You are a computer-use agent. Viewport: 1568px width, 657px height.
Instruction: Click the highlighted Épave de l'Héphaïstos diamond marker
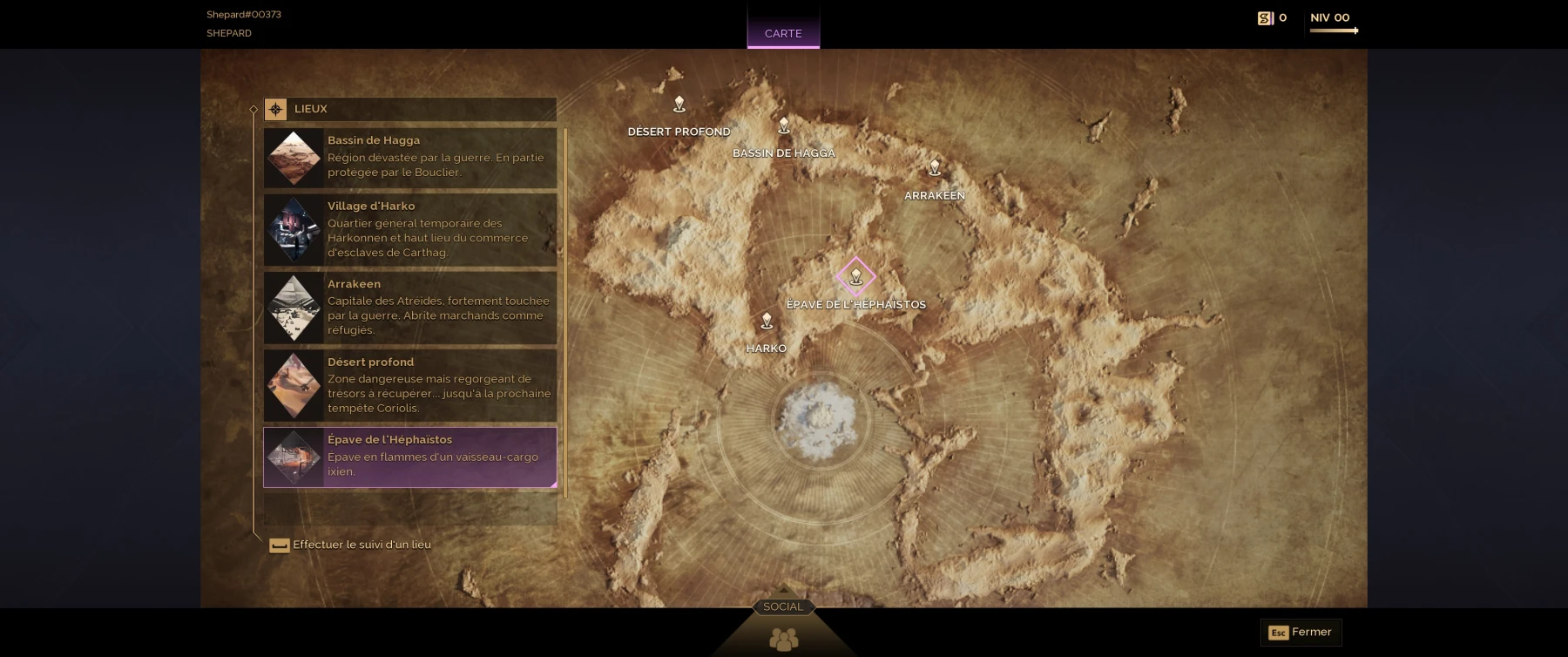pos(855,277)
